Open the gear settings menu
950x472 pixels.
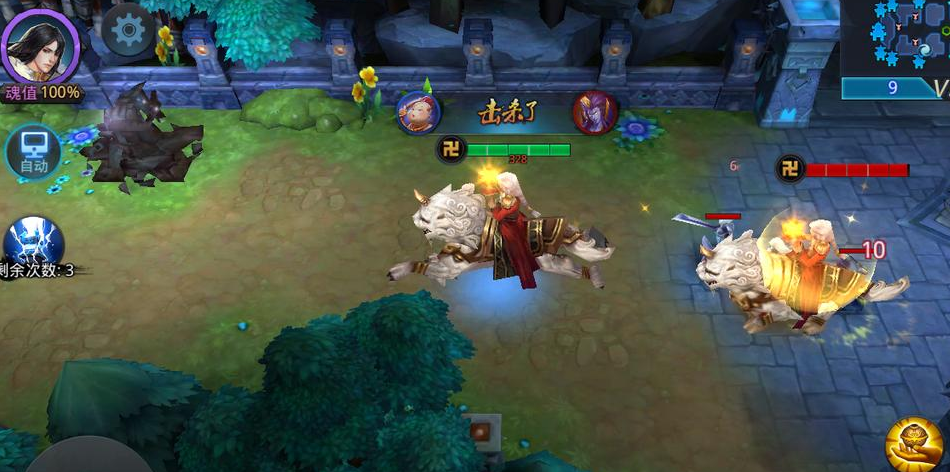(128, 32)
